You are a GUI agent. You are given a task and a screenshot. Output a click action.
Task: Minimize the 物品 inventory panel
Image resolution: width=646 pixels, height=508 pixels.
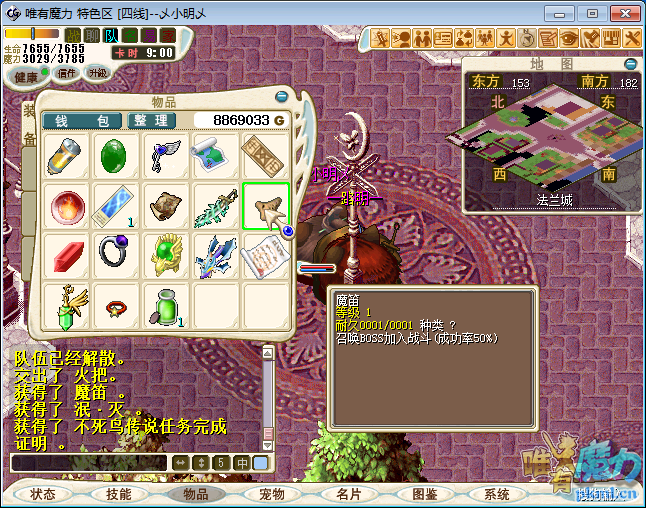pyautogui.click(x=282, y=97)
